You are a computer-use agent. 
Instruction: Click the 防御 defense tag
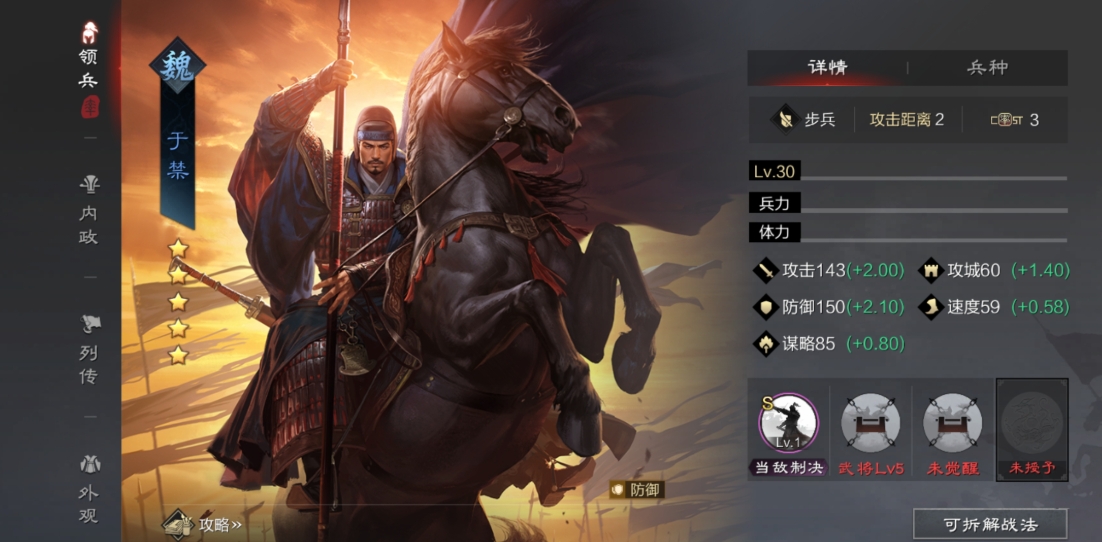(x=637, y=490)
